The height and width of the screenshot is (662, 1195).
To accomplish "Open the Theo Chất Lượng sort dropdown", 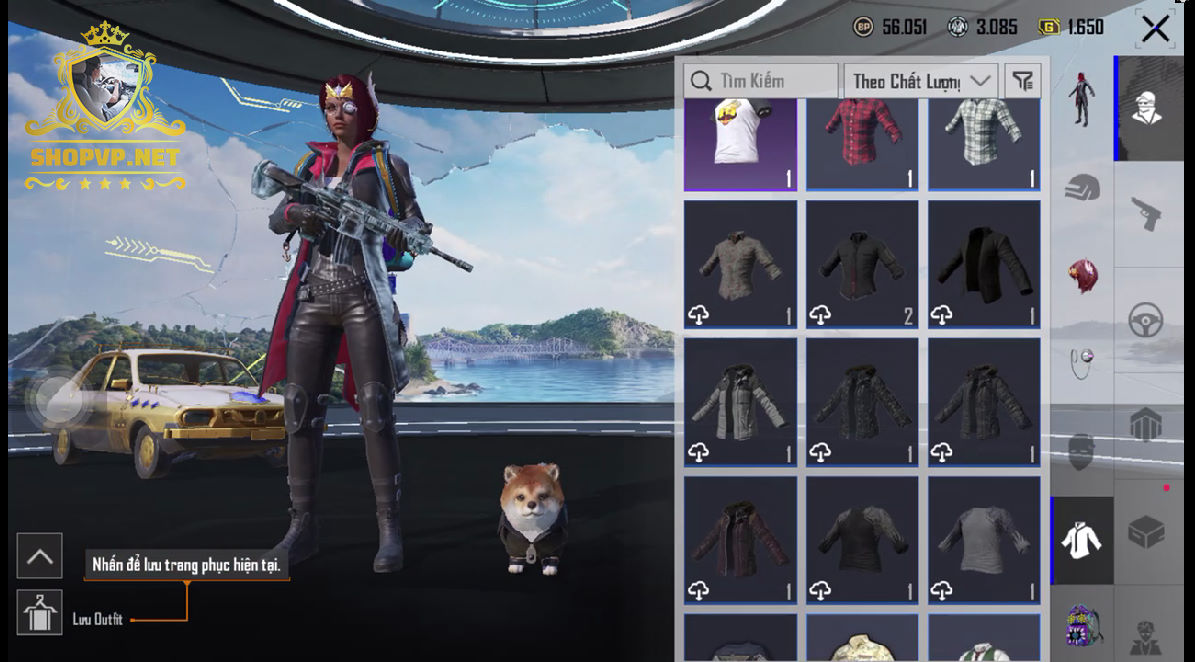I will tap(920, 81).
